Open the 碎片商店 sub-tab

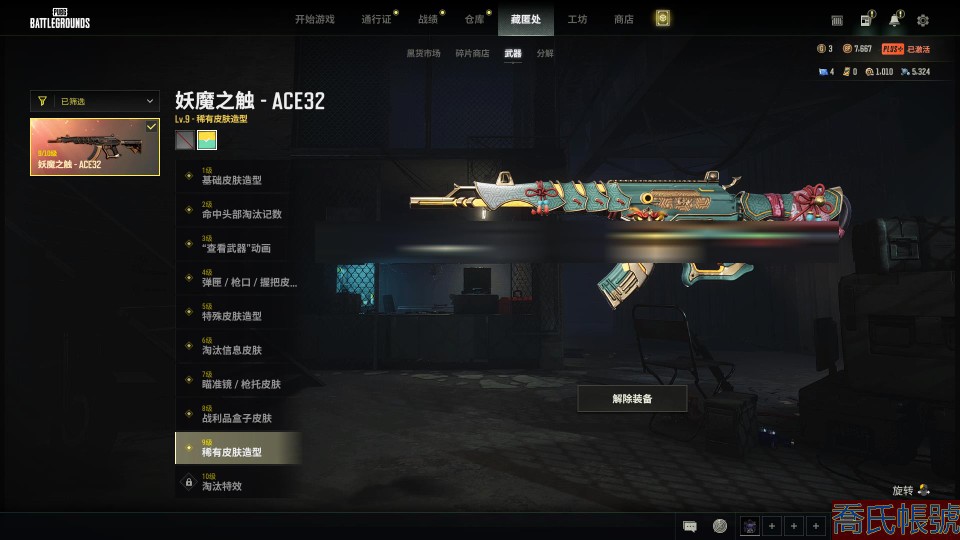pos(472,53)
